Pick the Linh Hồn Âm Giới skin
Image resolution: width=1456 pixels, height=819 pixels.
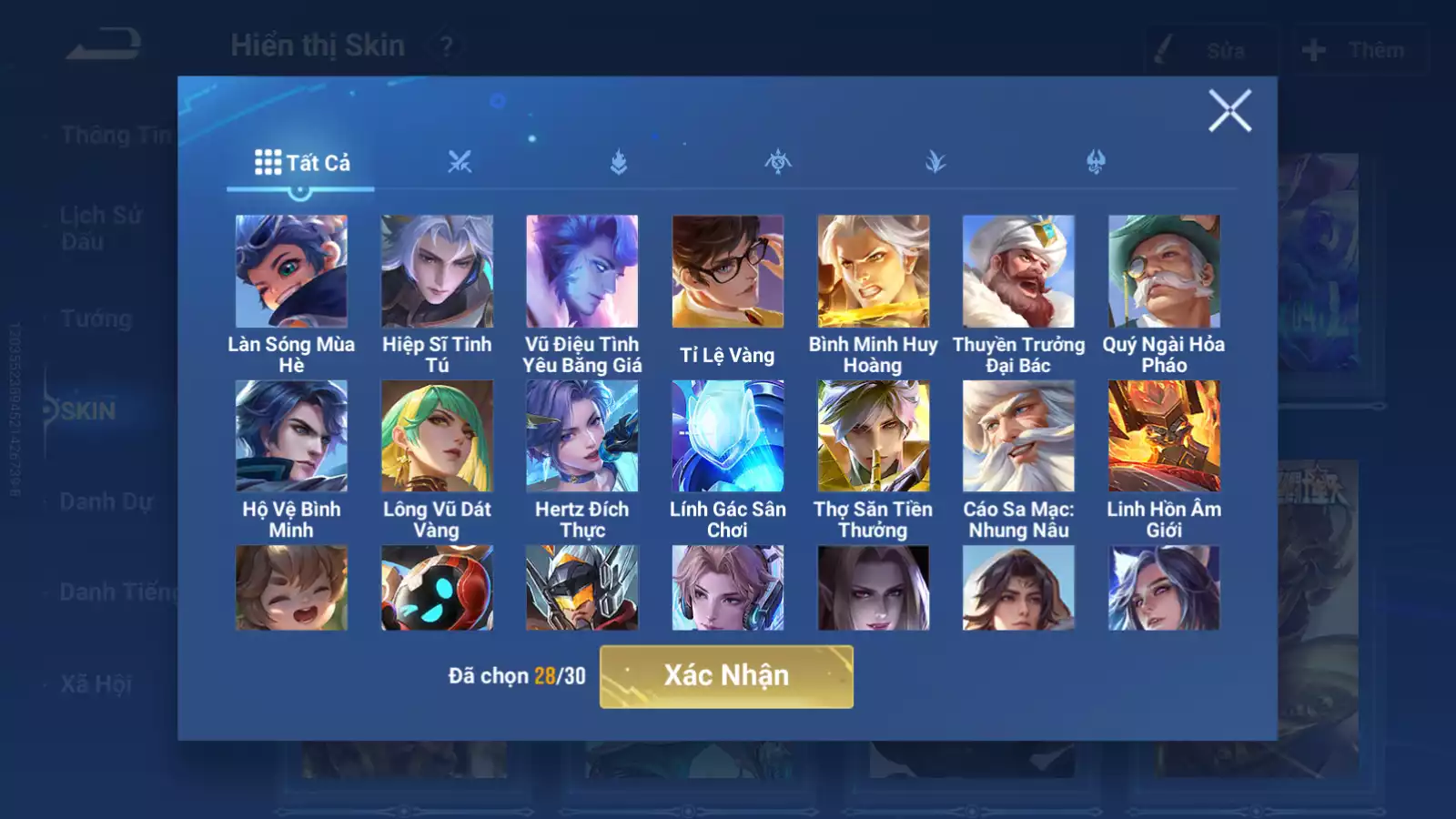(1164, 436)
